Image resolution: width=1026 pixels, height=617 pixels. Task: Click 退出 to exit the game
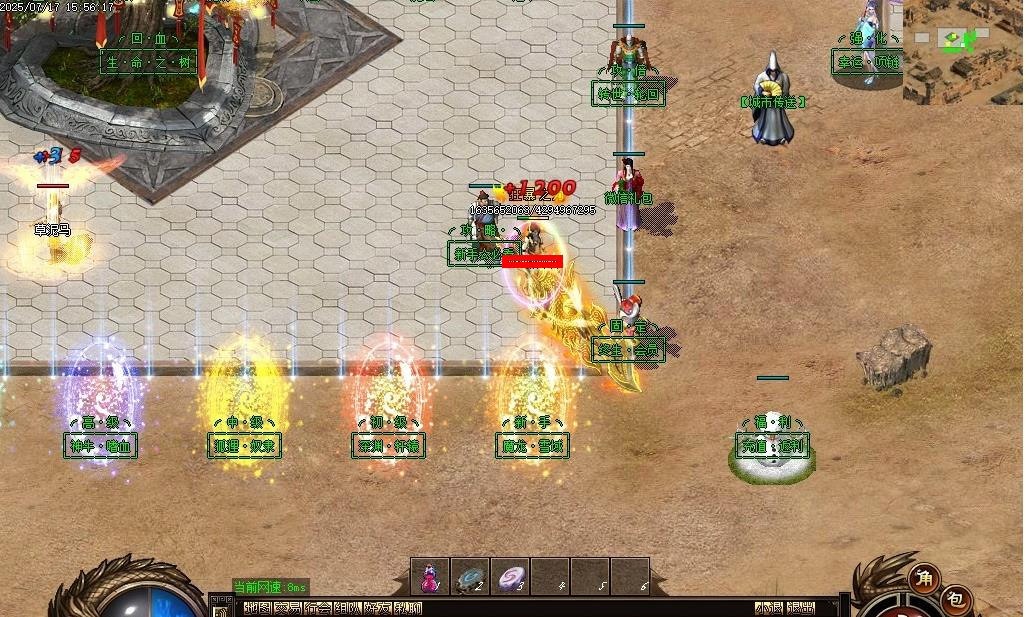coord(800,608)
